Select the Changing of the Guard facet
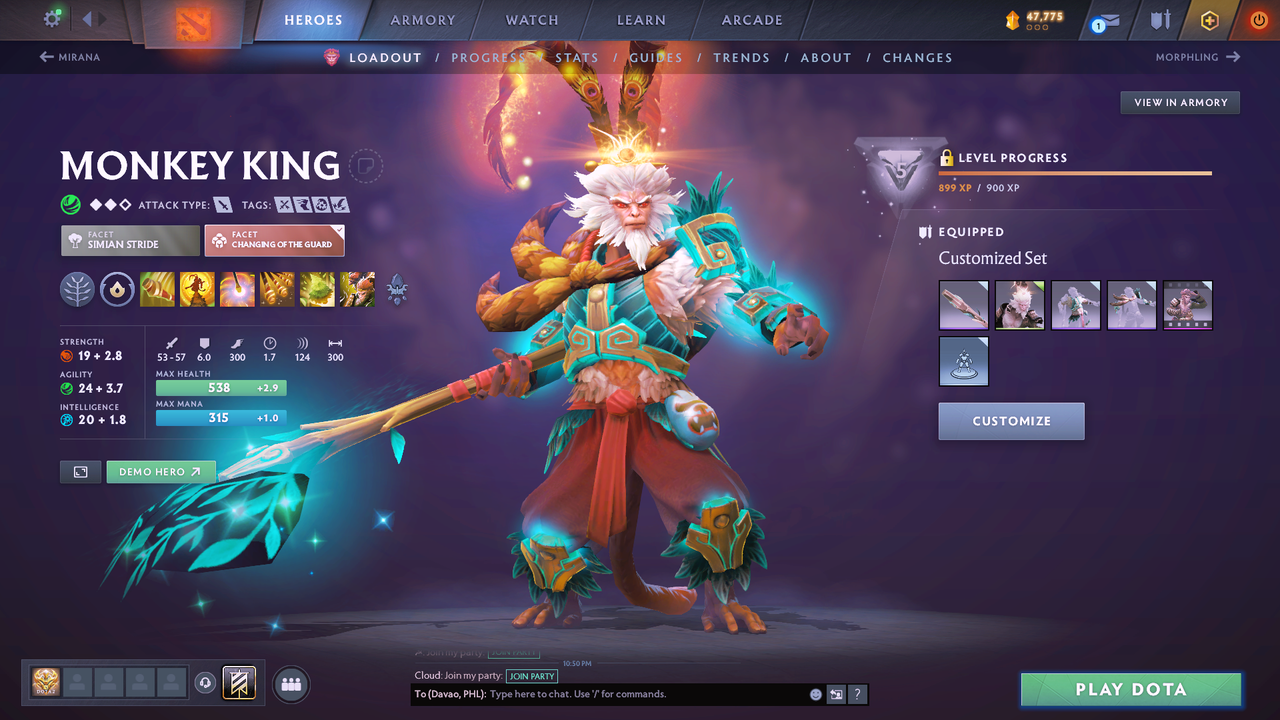Viewport: 1280px width, 720px height. (274, 240)
